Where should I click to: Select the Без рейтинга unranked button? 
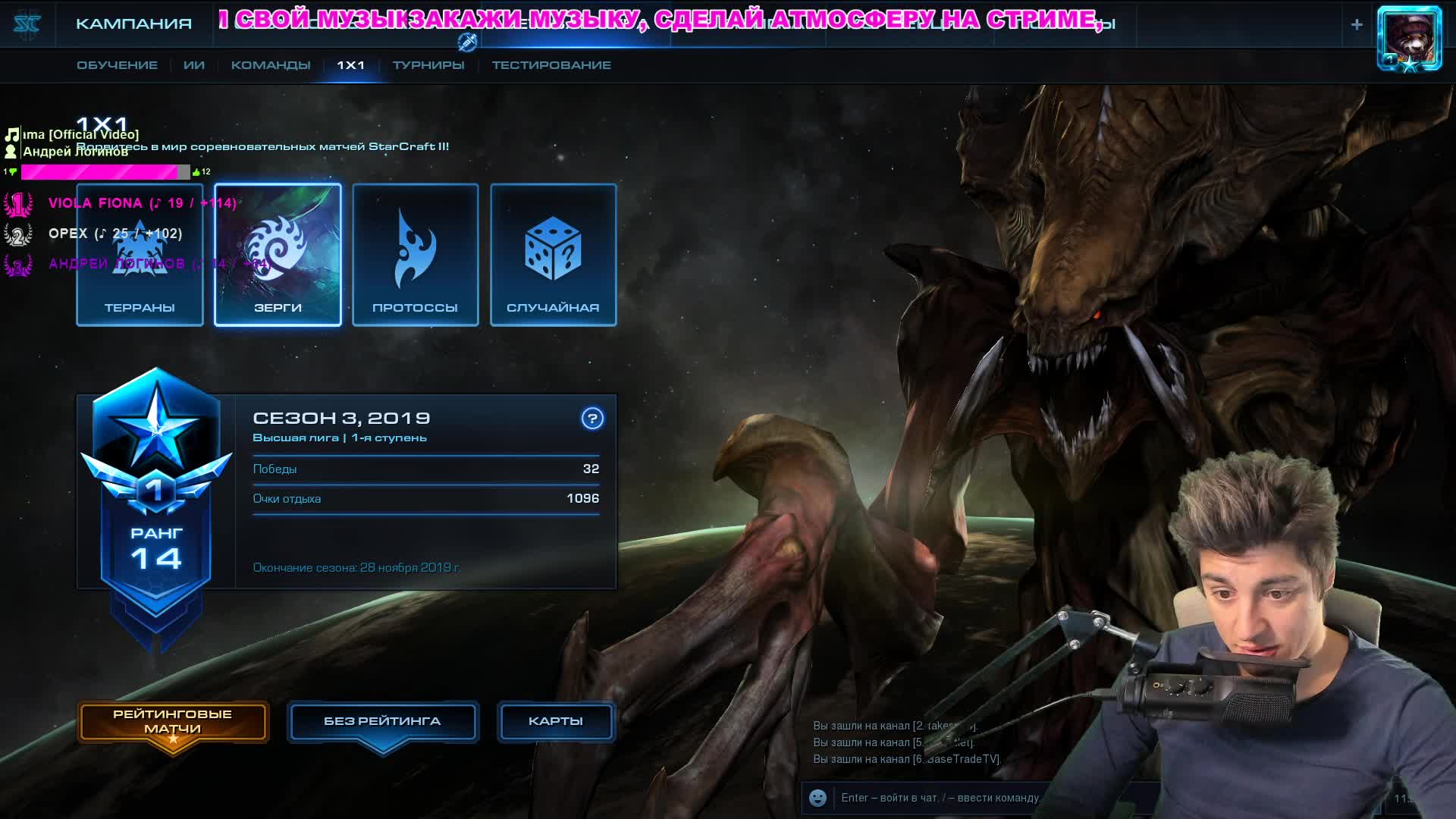pyautogui.click(x=382, y=721)
